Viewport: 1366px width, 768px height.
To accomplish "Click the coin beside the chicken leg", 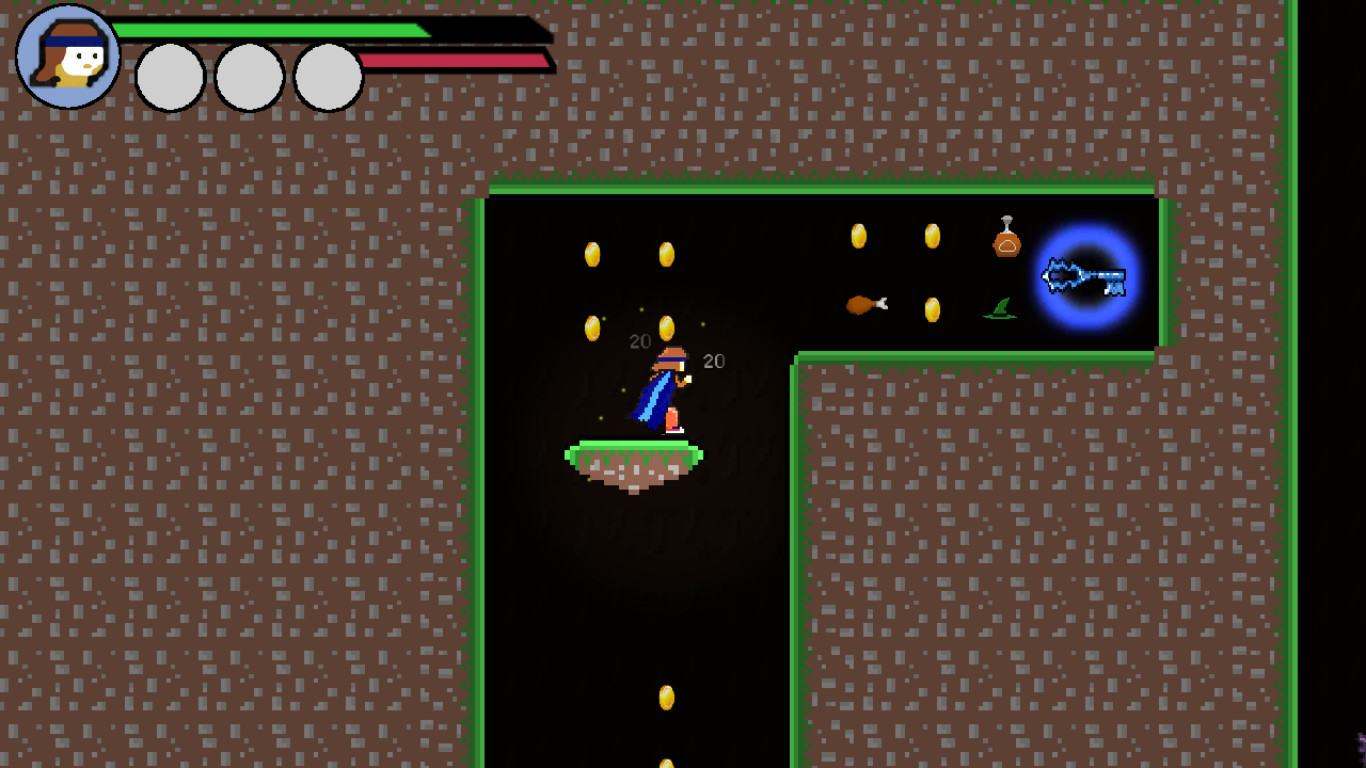I will click(932, 310).
